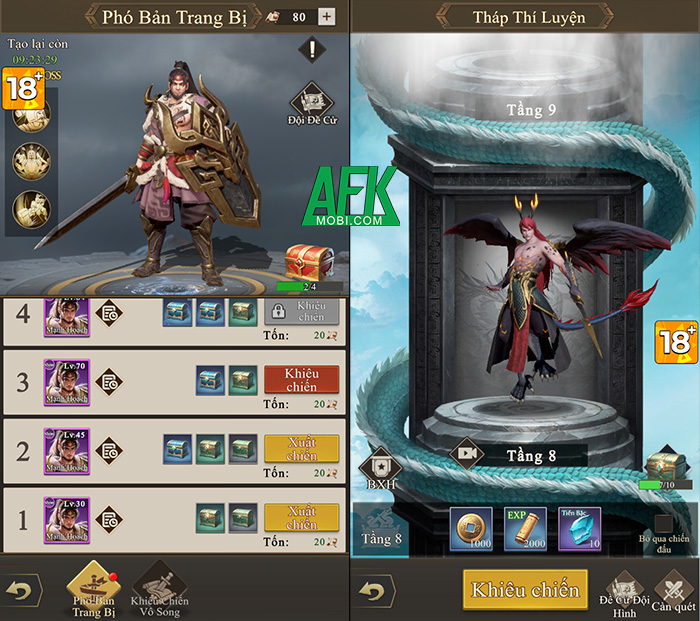This screenshot has width=700, height=621.
Task: Open the stage 1 battle record icon
Action: point(108,519)
